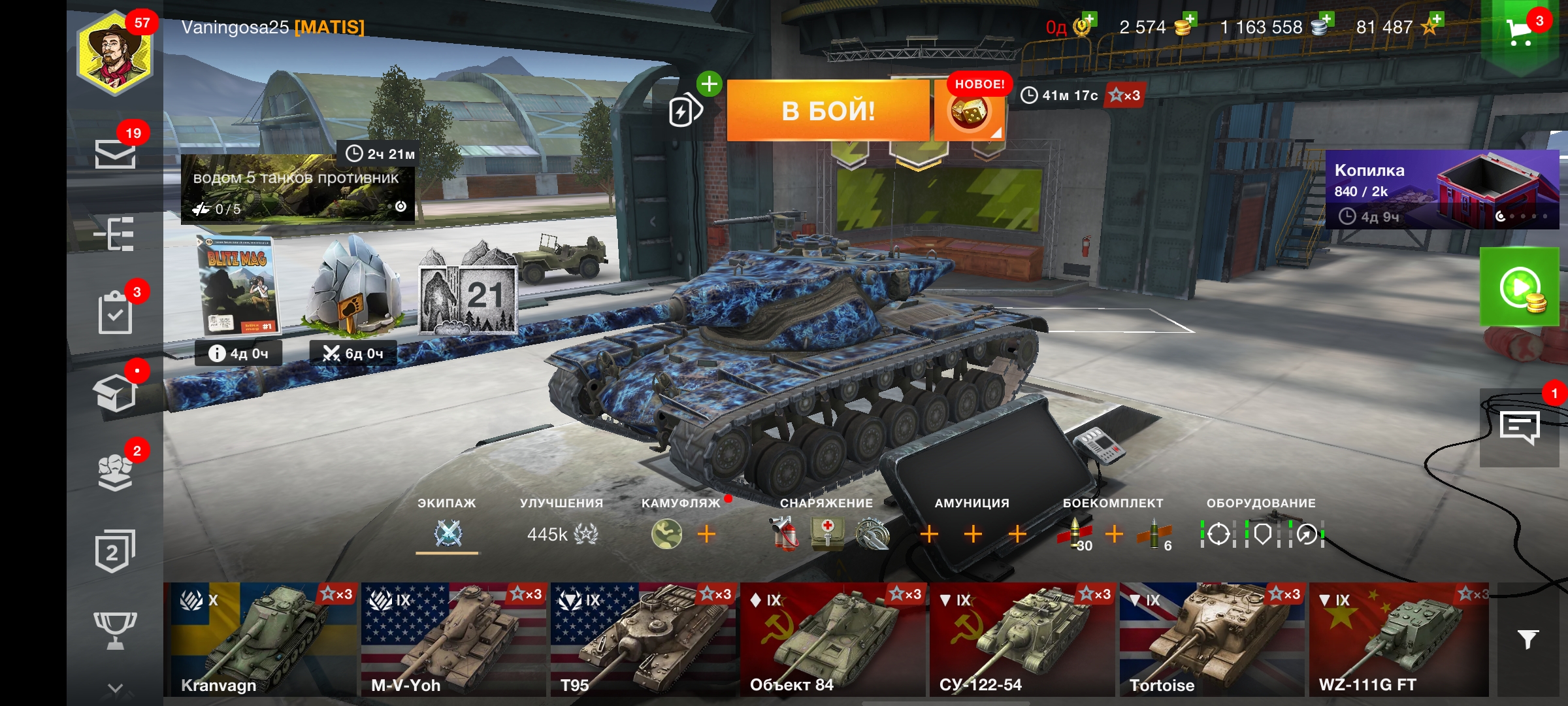Open the missions clipboard
This screenshot has height=706, width=1568.
(x=115, y=312)
